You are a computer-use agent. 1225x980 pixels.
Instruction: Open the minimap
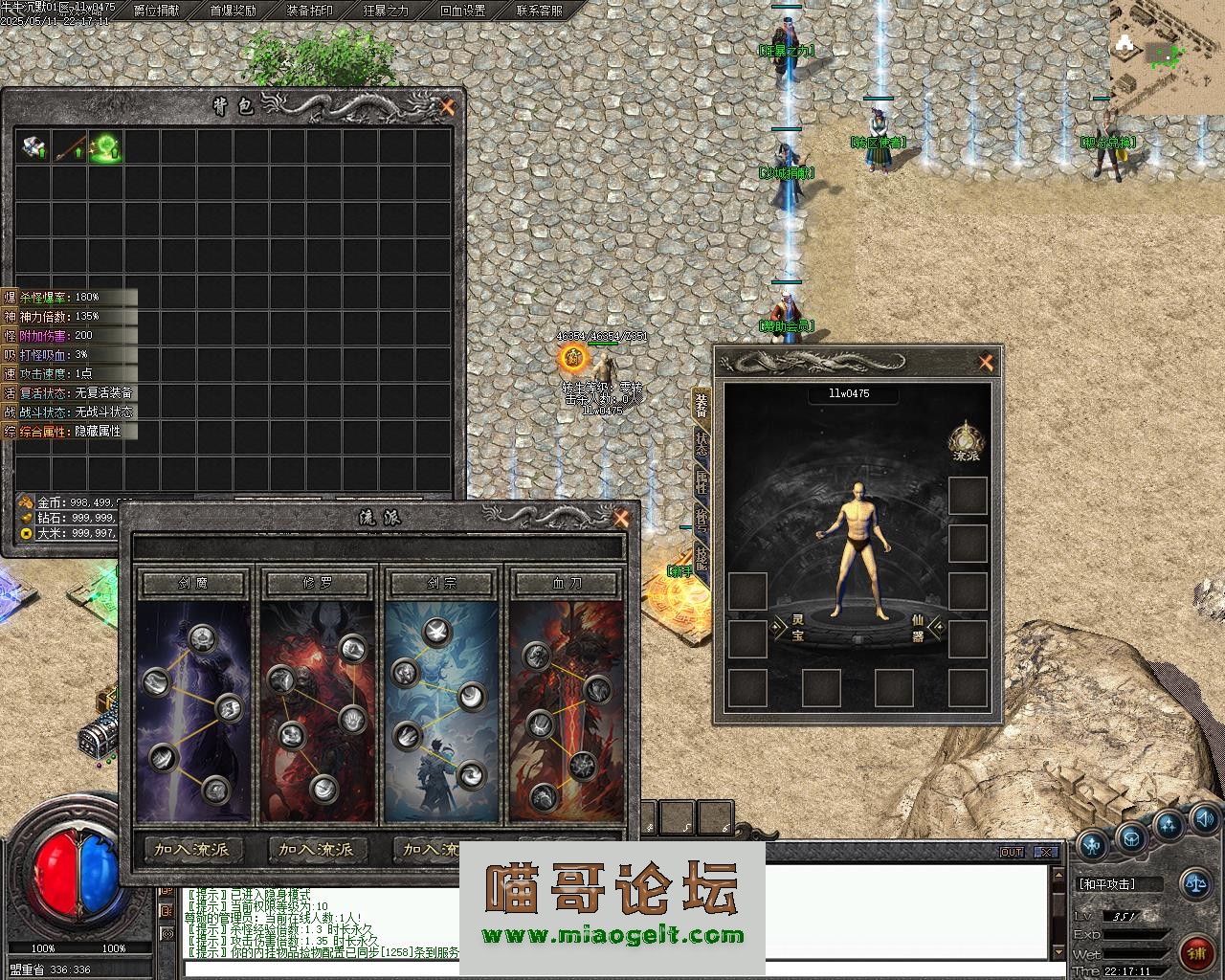(x=1167, y=56)
